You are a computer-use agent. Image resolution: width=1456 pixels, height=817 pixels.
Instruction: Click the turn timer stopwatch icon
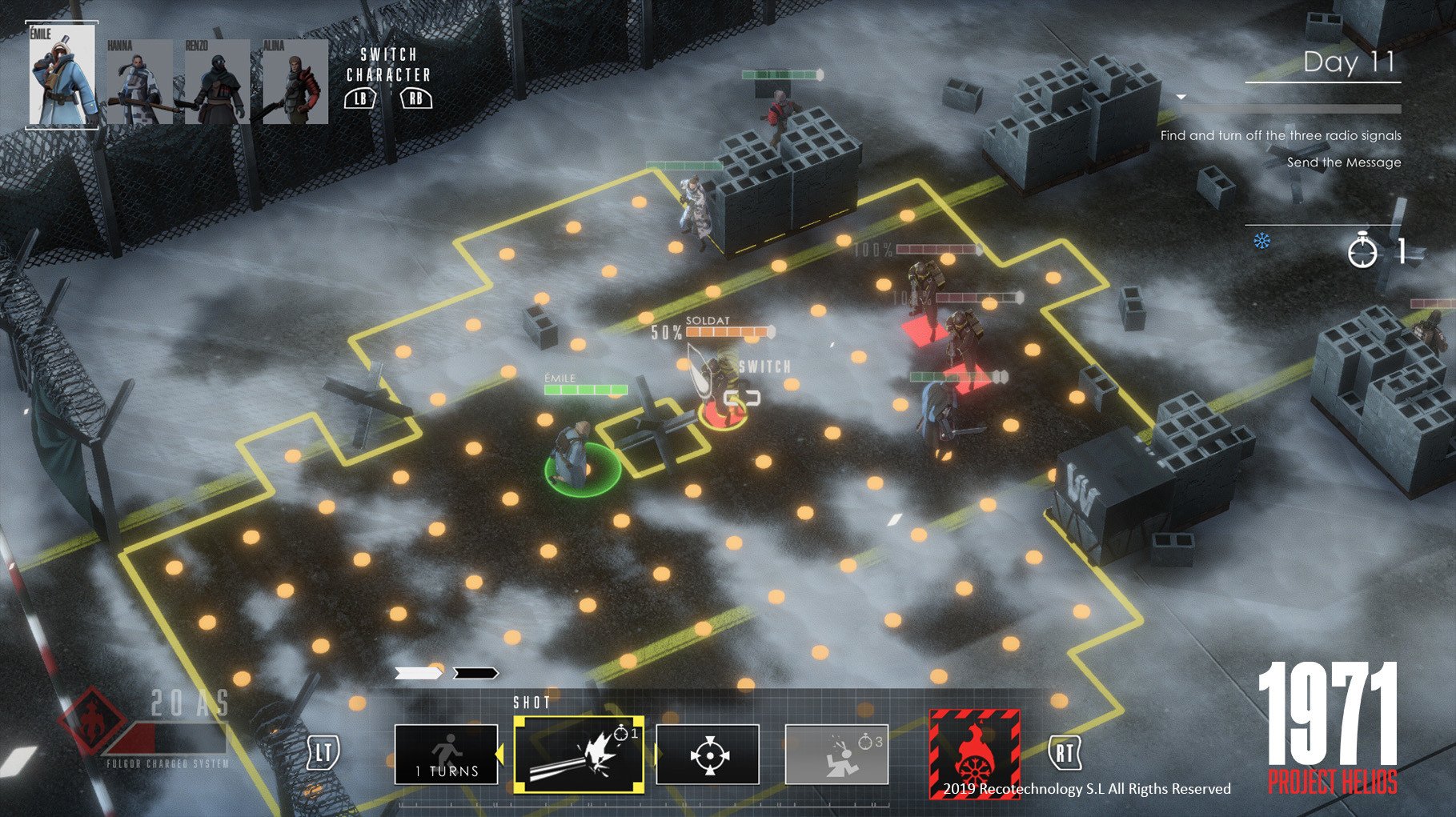coord(1362,253)
